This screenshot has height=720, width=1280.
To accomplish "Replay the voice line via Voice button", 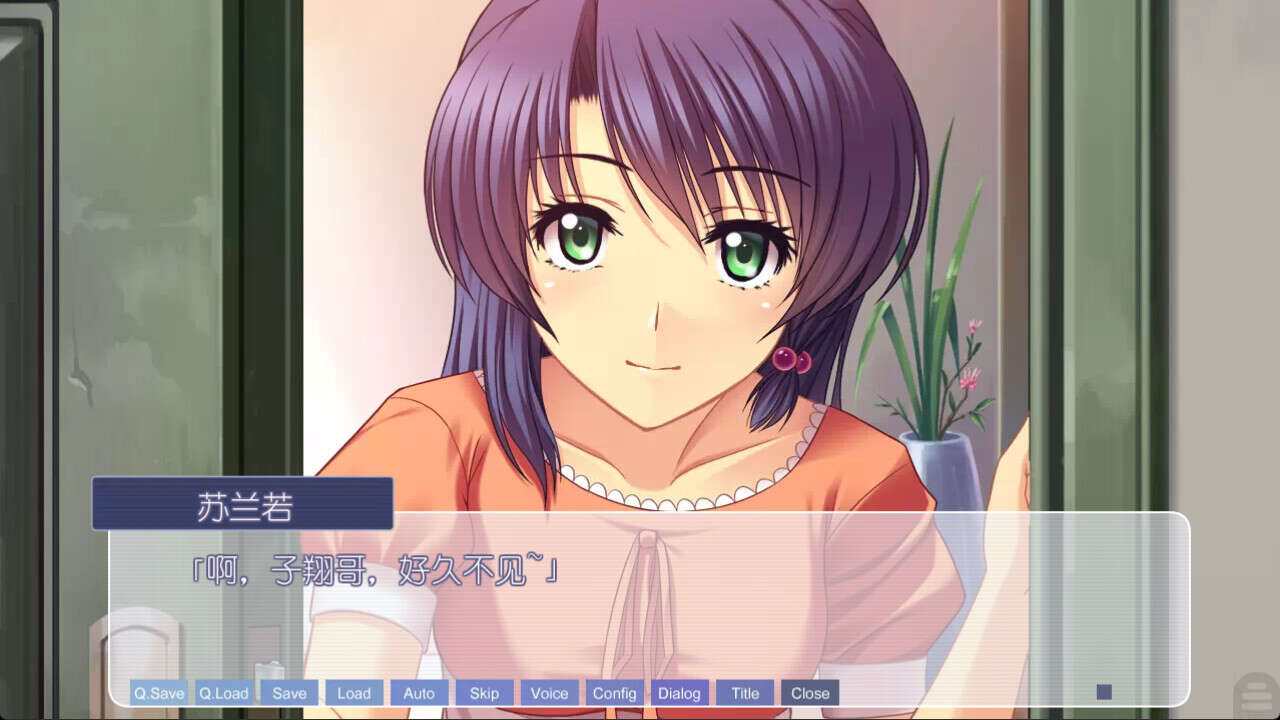I will click(x=549, y=692).
